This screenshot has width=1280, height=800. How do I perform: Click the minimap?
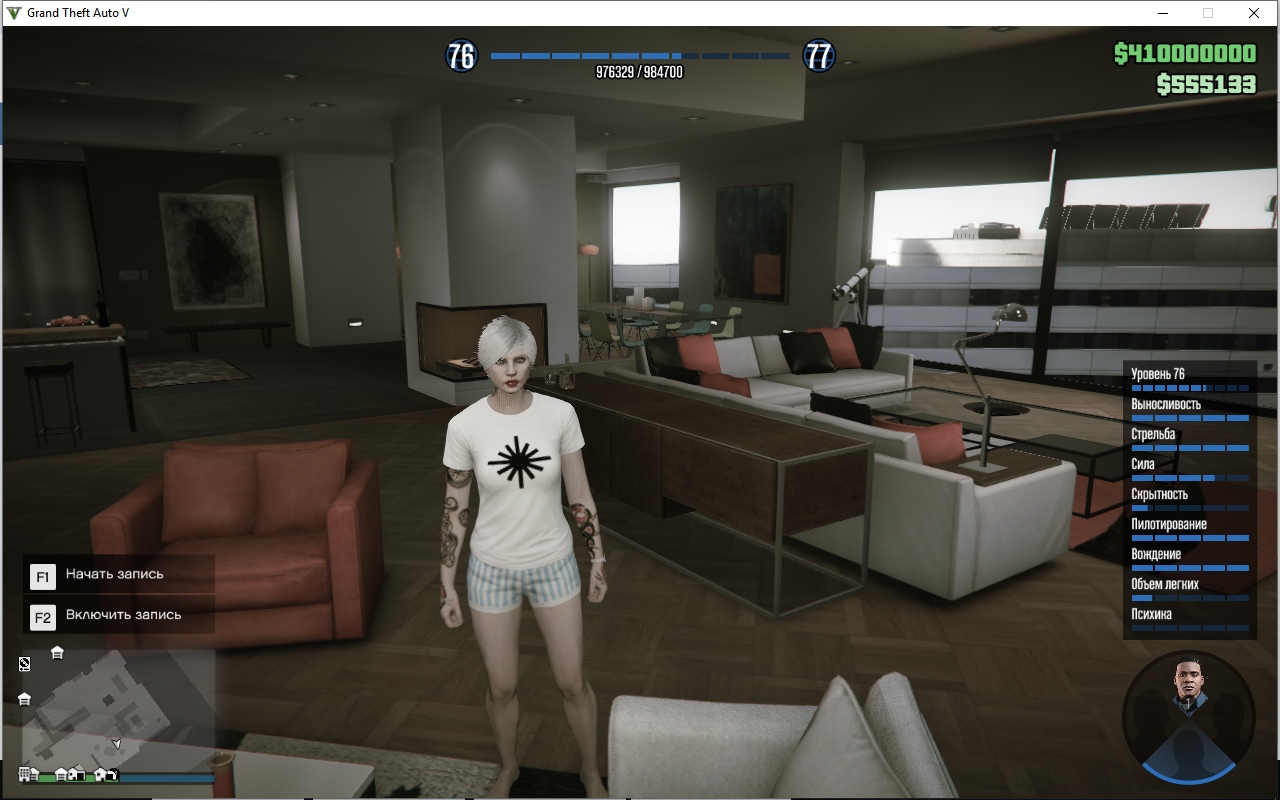click(118, 710)
